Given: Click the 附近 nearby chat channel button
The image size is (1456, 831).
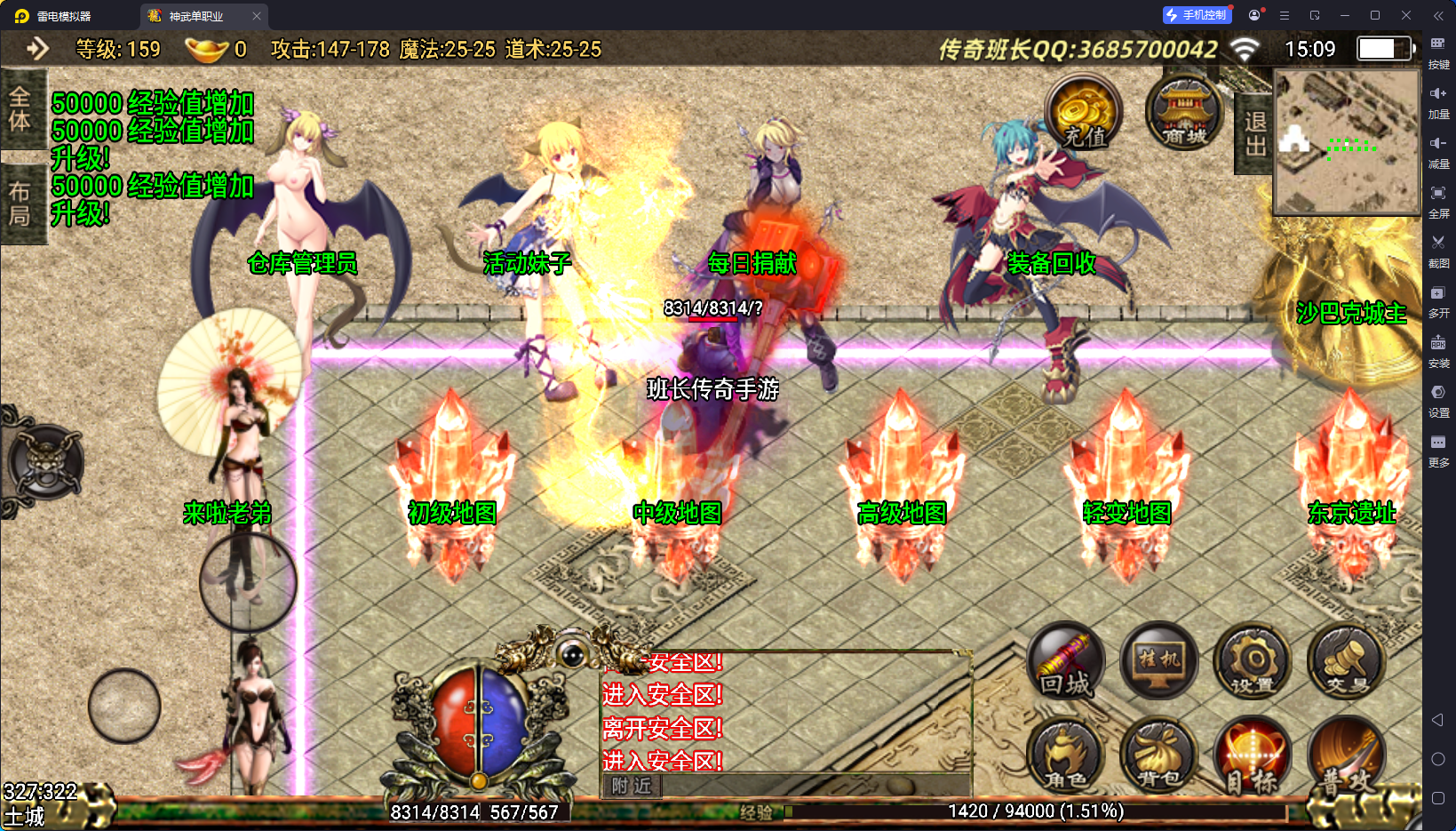Looking at the screenshot, I should point(632,786).
